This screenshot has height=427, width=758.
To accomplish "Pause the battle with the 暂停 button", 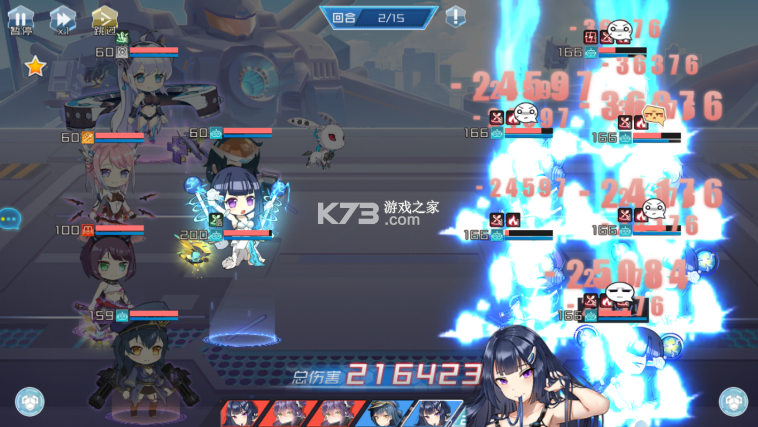I will click(x=21, y=18).
